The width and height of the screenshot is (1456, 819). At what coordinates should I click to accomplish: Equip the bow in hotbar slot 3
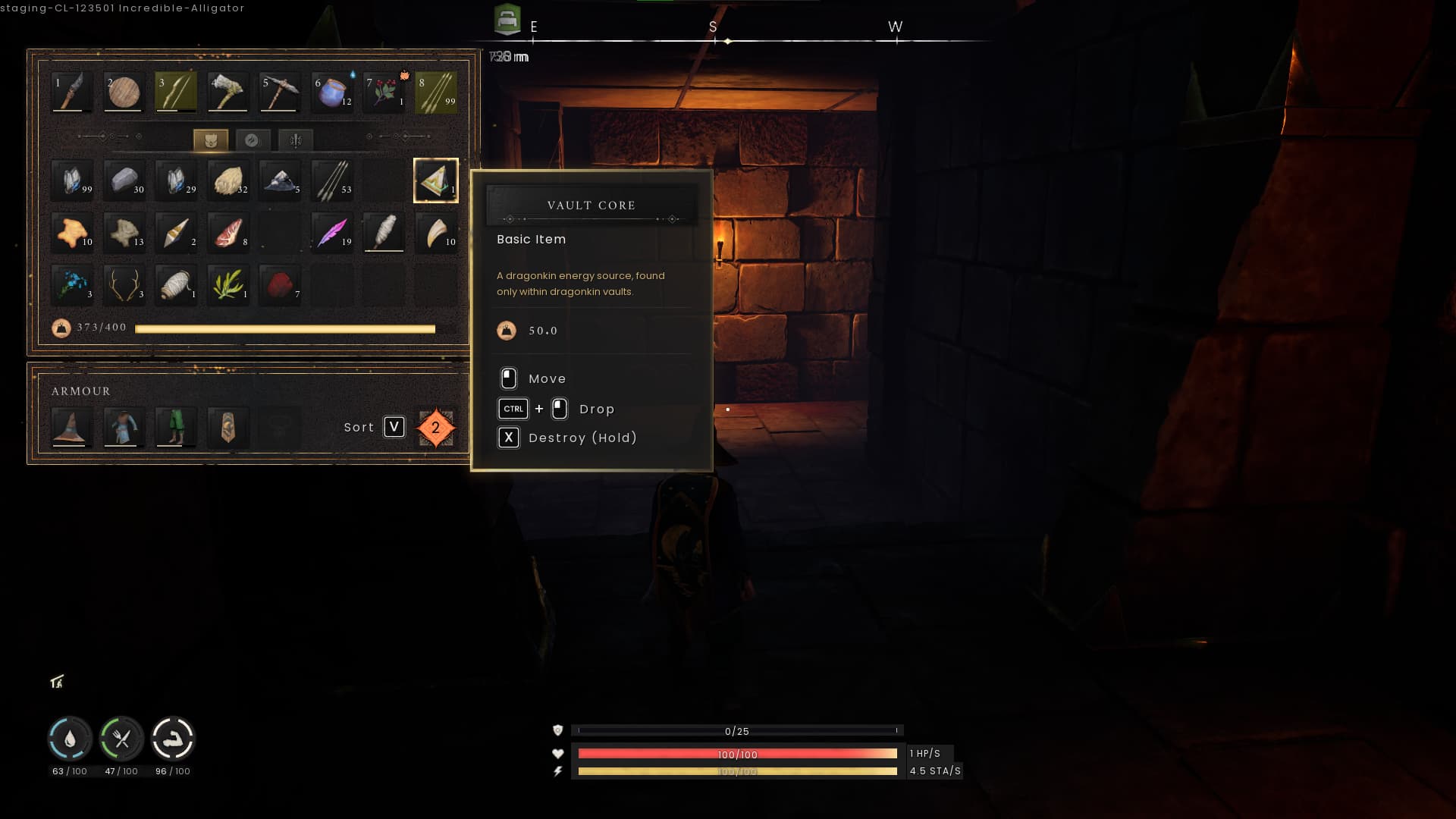[x=175, y=93]
